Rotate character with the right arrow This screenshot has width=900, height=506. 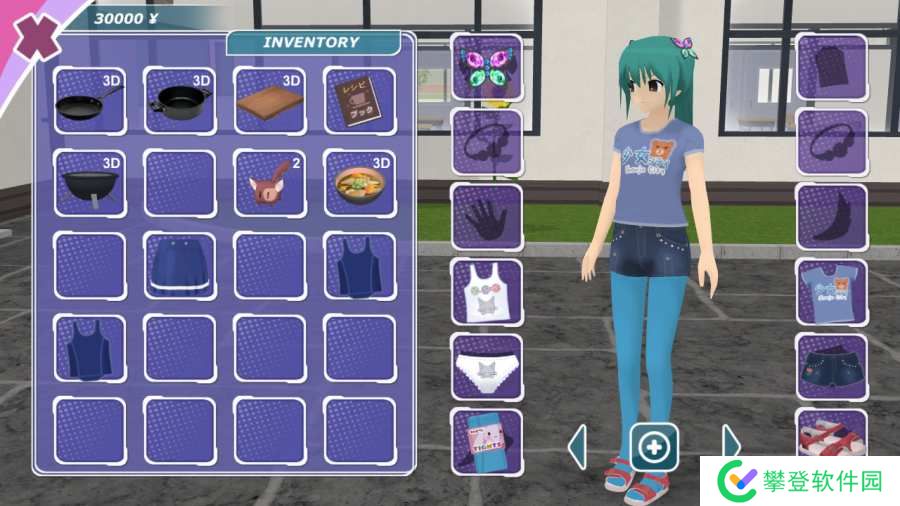(731, 446)
